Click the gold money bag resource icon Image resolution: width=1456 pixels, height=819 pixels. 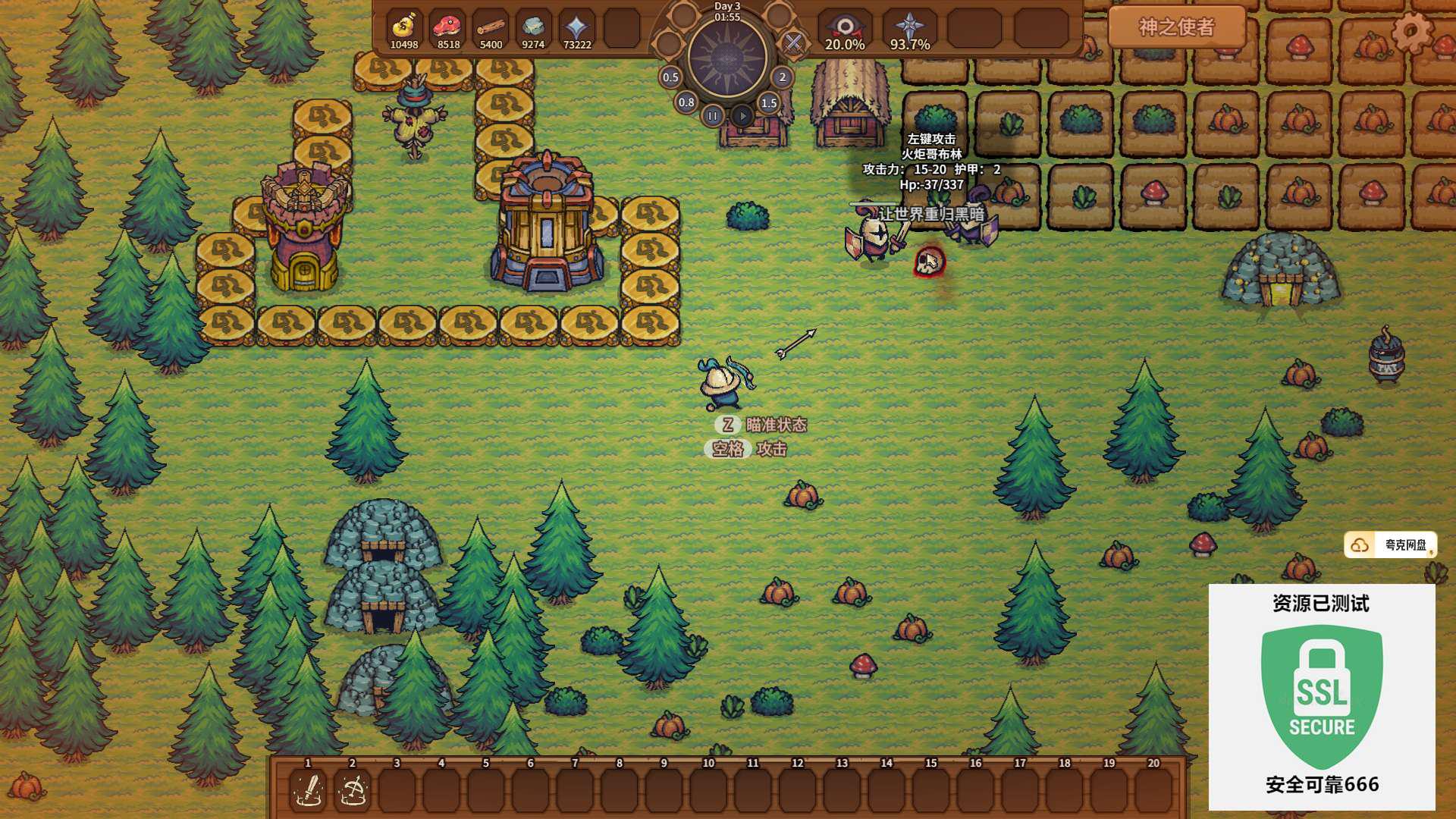point(404,27)
